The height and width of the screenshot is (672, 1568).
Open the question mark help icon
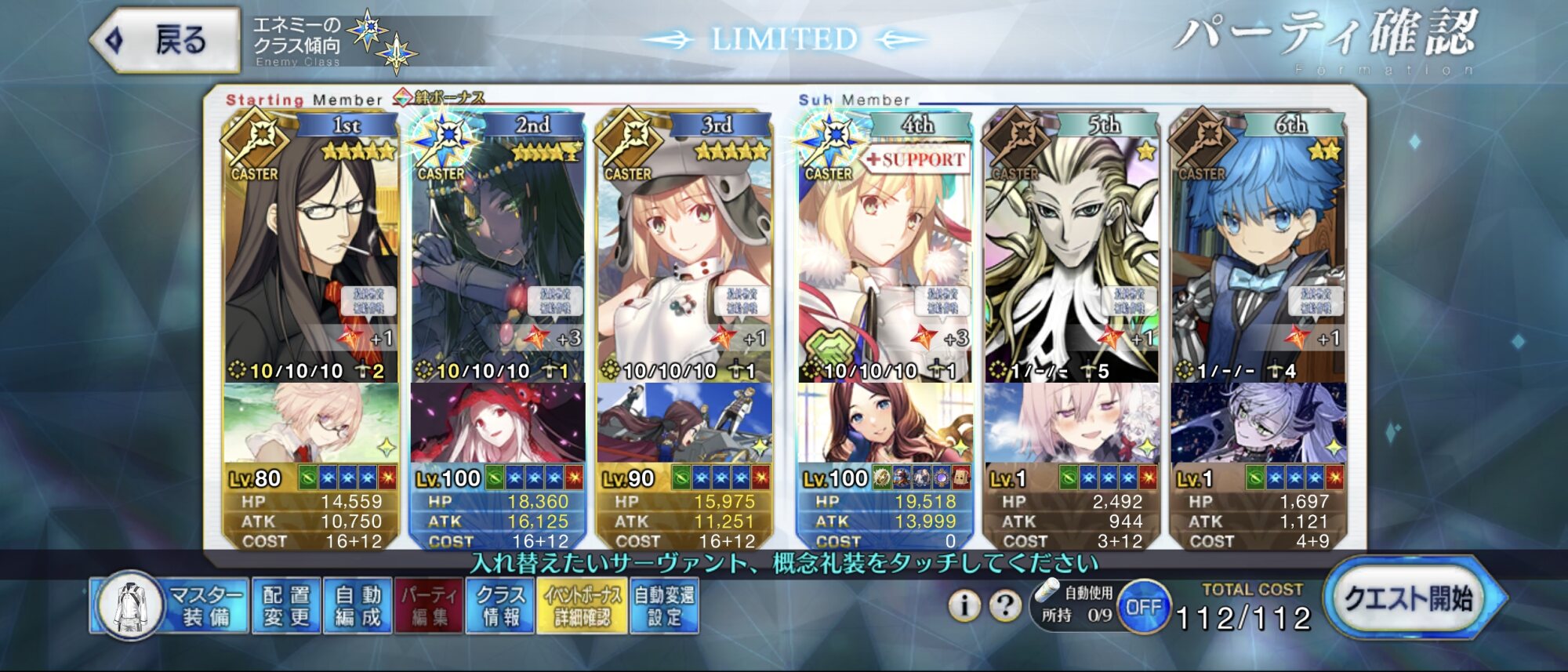point(1004,605)
